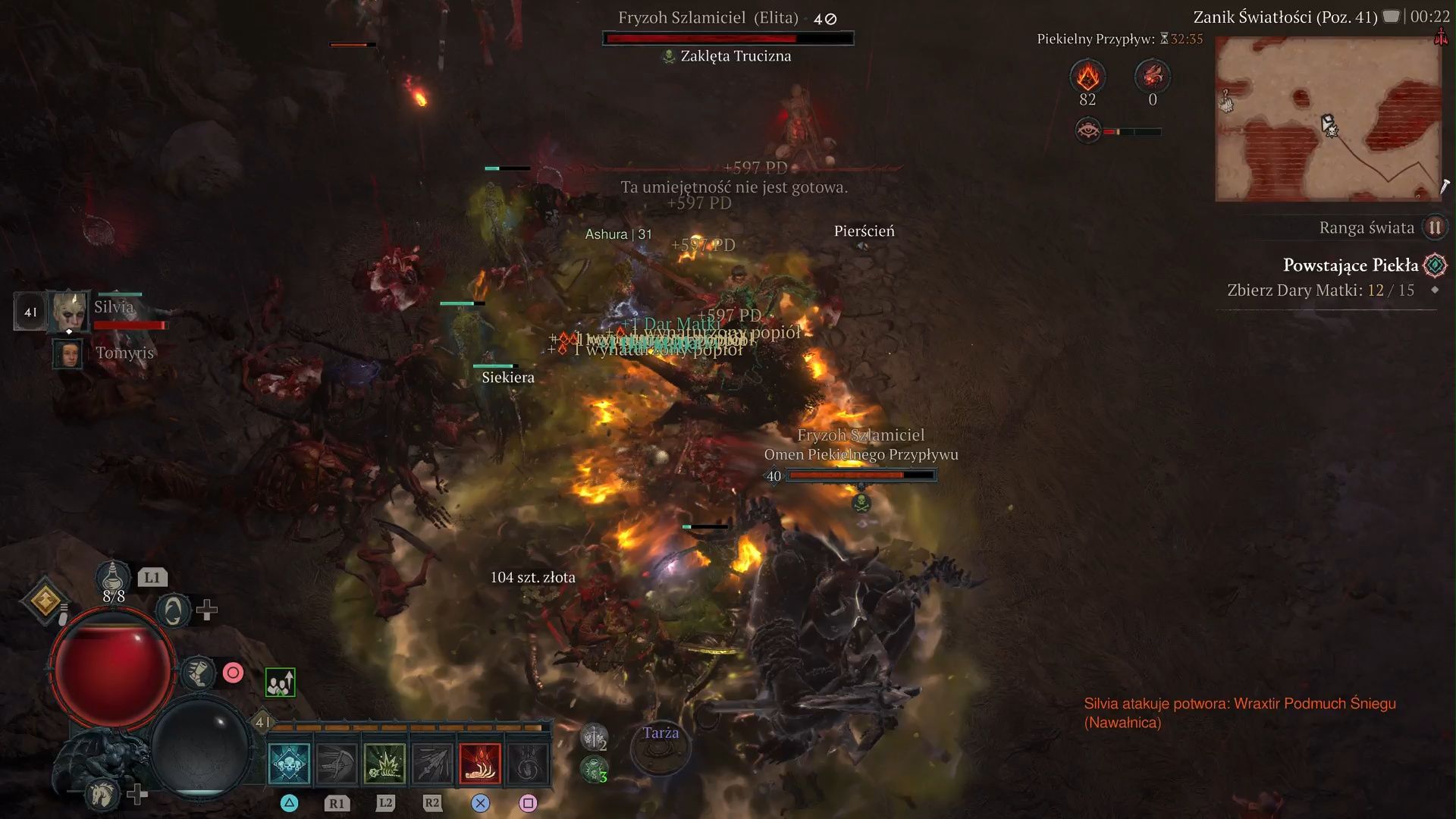Image resolution: width=1456 pixels, height=819 pixels.
Task: Activate the teal three-skulls skill
Action: coord(289,763)
